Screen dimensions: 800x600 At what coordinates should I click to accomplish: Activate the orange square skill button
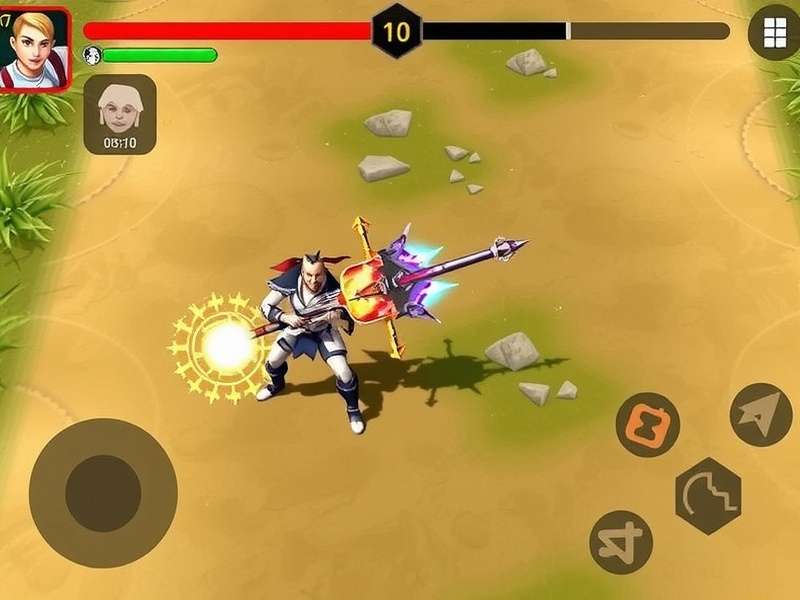point(647,425)
